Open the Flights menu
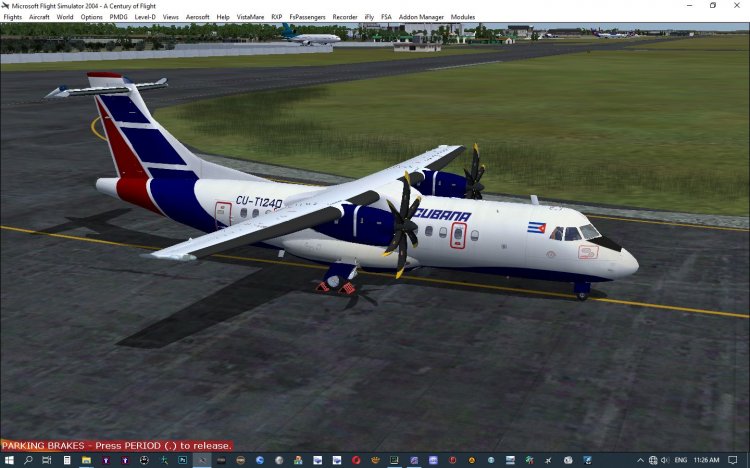This screenshot has height=468, width=750. click(13, 17)
